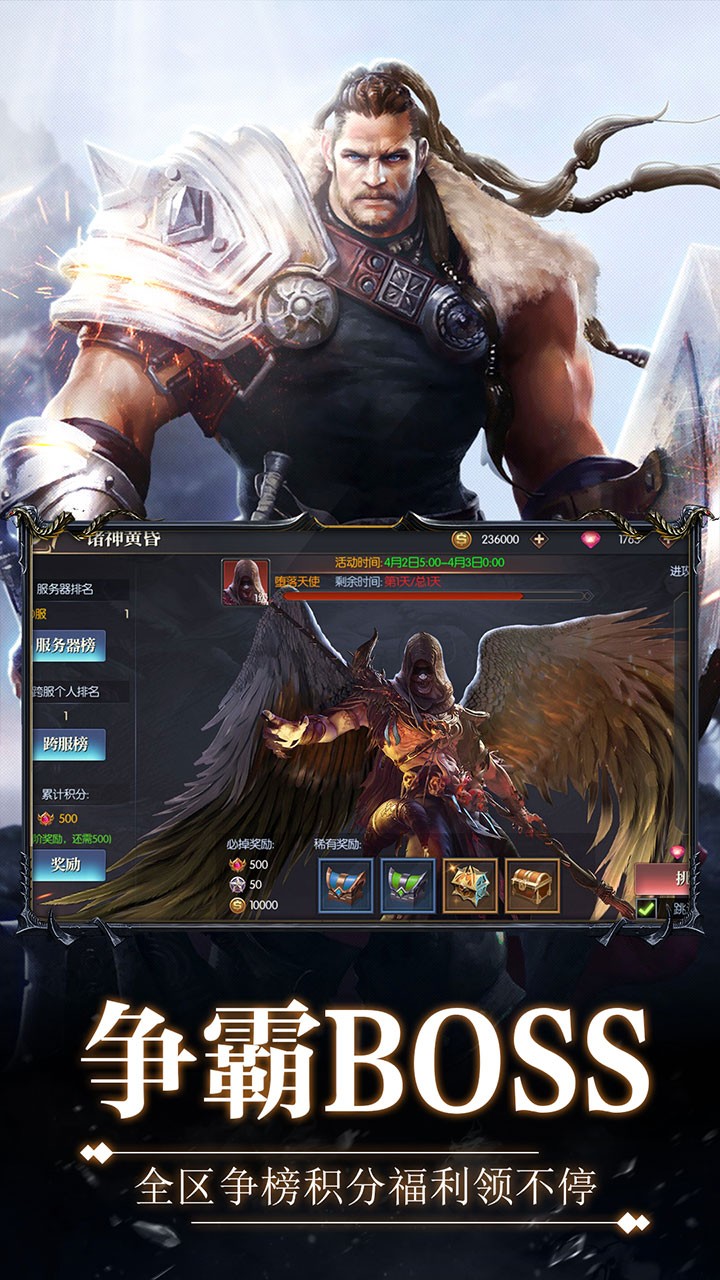The width and height of the screenshot is (720, 1280).
Task: Click the red challenge button
Action: (662, 878)
